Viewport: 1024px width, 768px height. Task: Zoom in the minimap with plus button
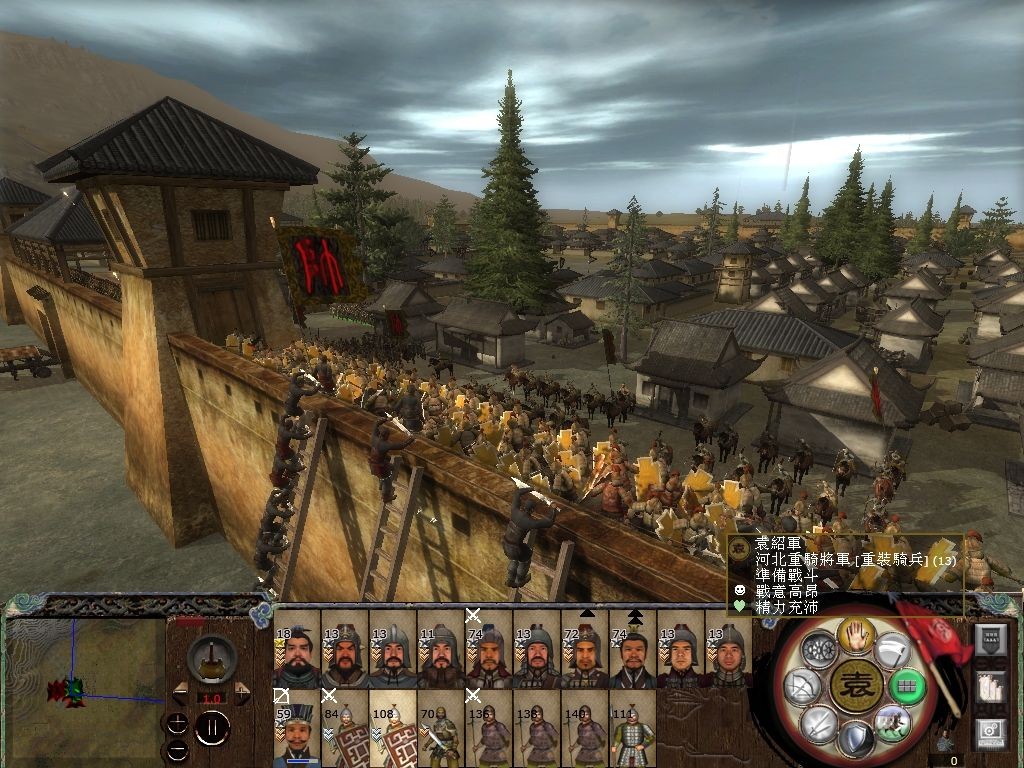177,723
